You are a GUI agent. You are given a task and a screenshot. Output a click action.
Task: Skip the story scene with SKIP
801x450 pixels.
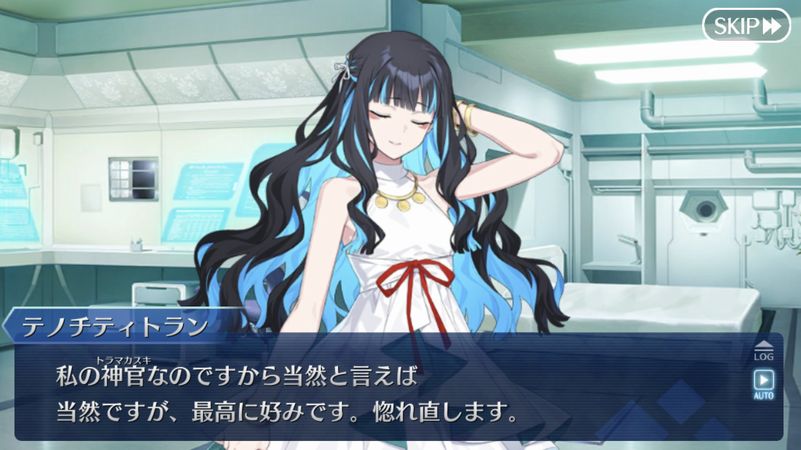pos(744,26)
